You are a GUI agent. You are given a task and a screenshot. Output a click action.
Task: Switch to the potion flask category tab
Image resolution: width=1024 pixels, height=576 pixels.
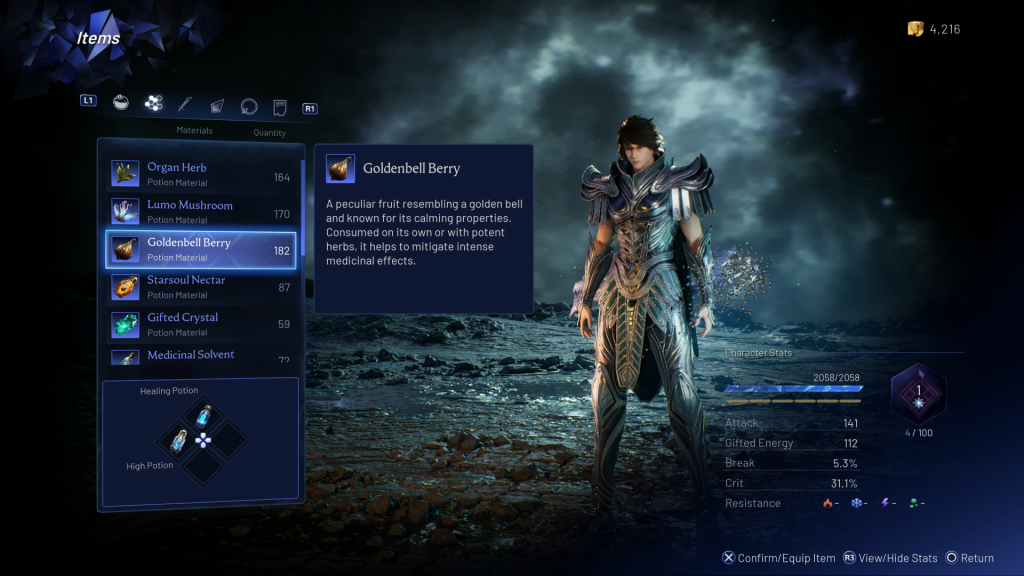(x=121, y=102)
